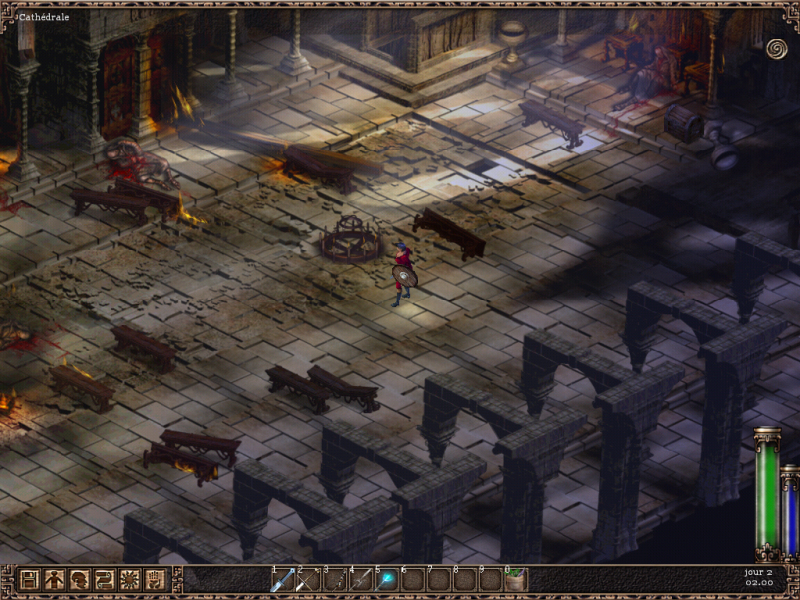Use the herb pouch in slot 0
This screenshot has width=800, height=600.
pyautogui.click(x=516, y=580)
